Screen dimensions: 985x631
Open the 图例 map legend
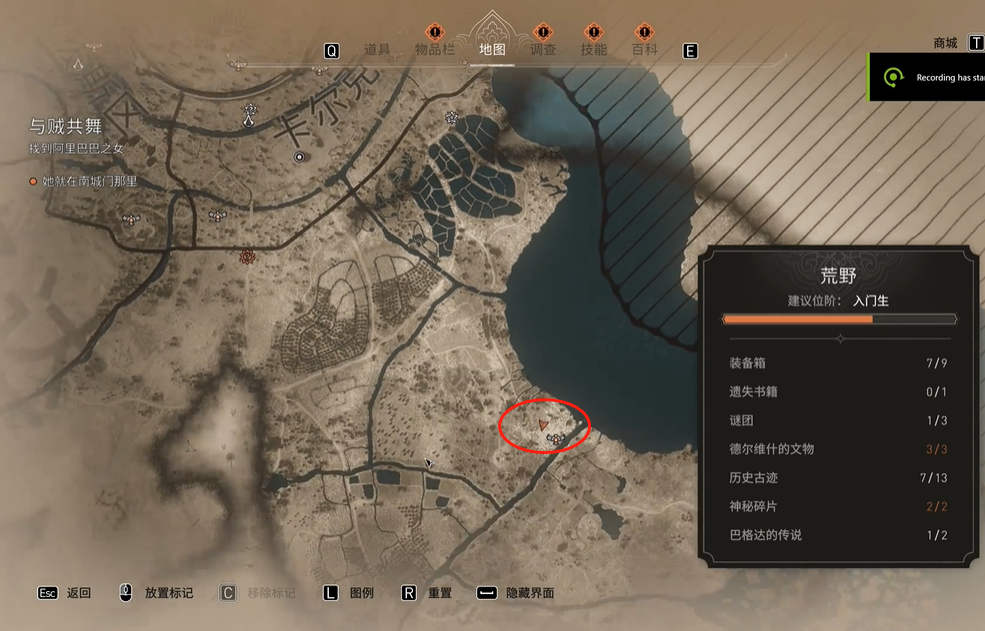pos(361,593)
